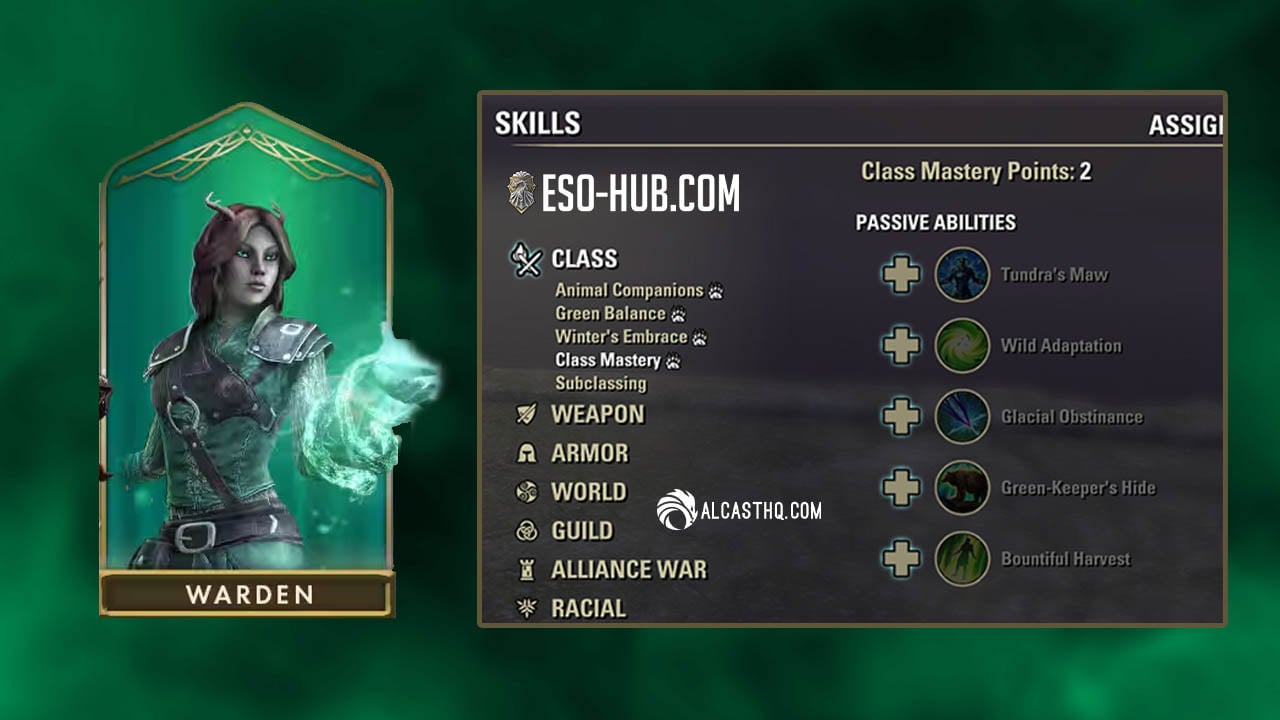This screenshot has height=720, width=1280.
Task: Choose the Green Balance skill line
Action: point(610,314)
